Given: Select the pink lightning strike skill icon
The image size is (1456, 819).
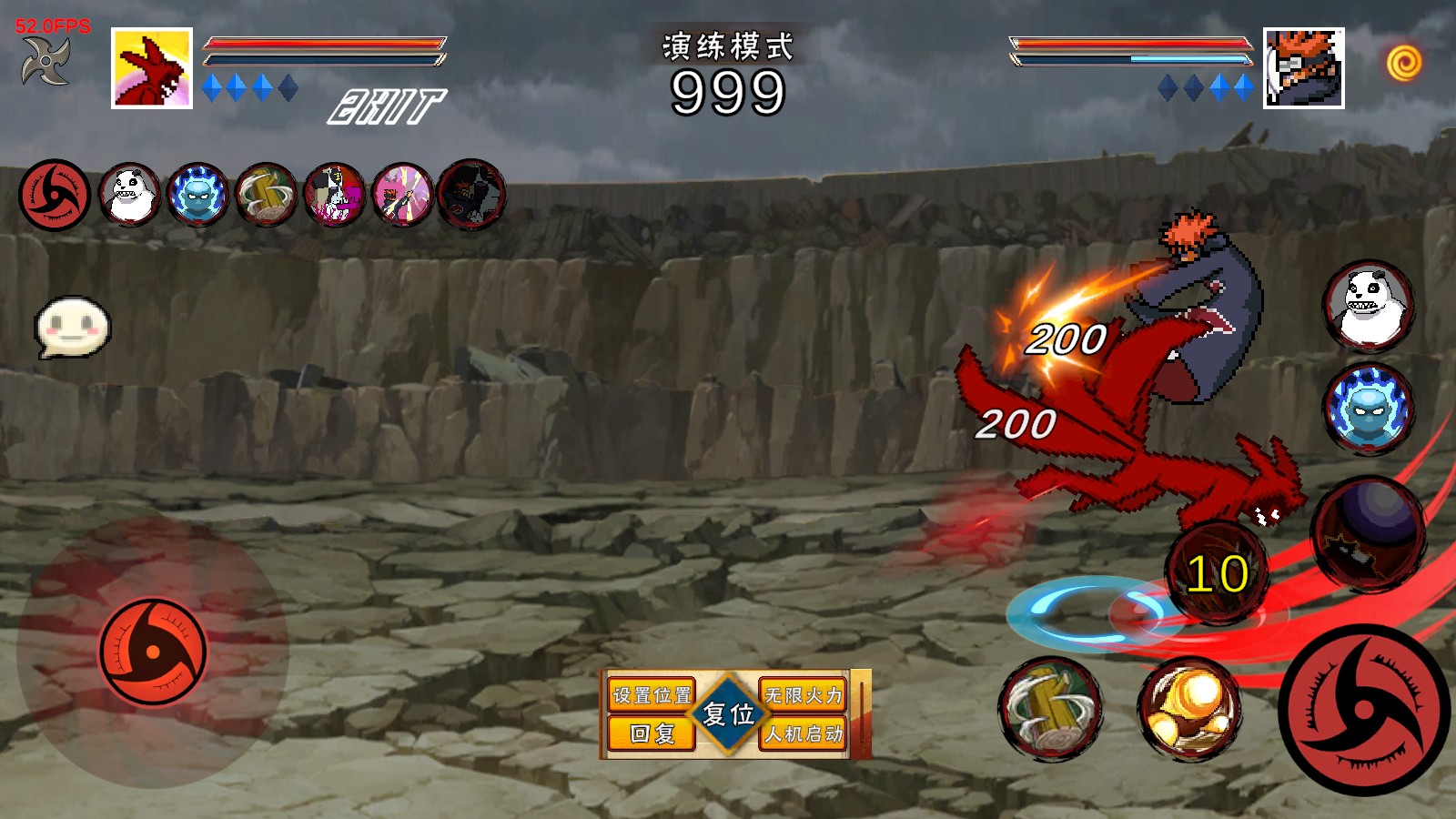Looking at the screenshot, I should point(402,195).
